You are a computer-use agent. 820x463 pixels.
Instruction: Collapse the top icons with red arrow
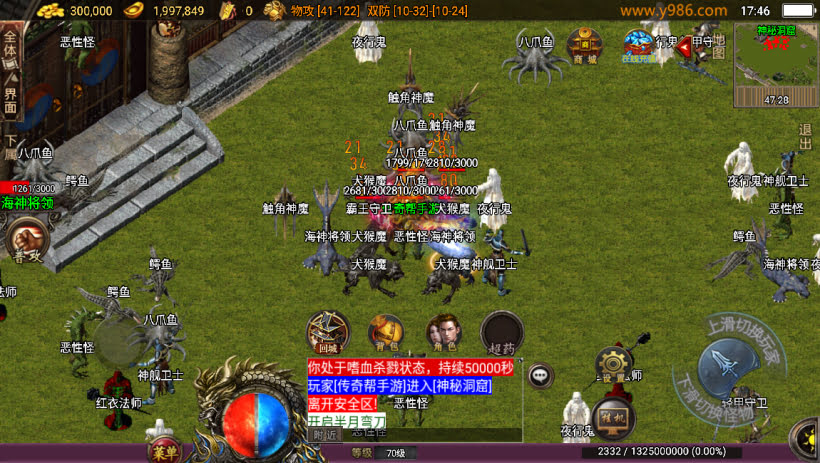(685, 45)
